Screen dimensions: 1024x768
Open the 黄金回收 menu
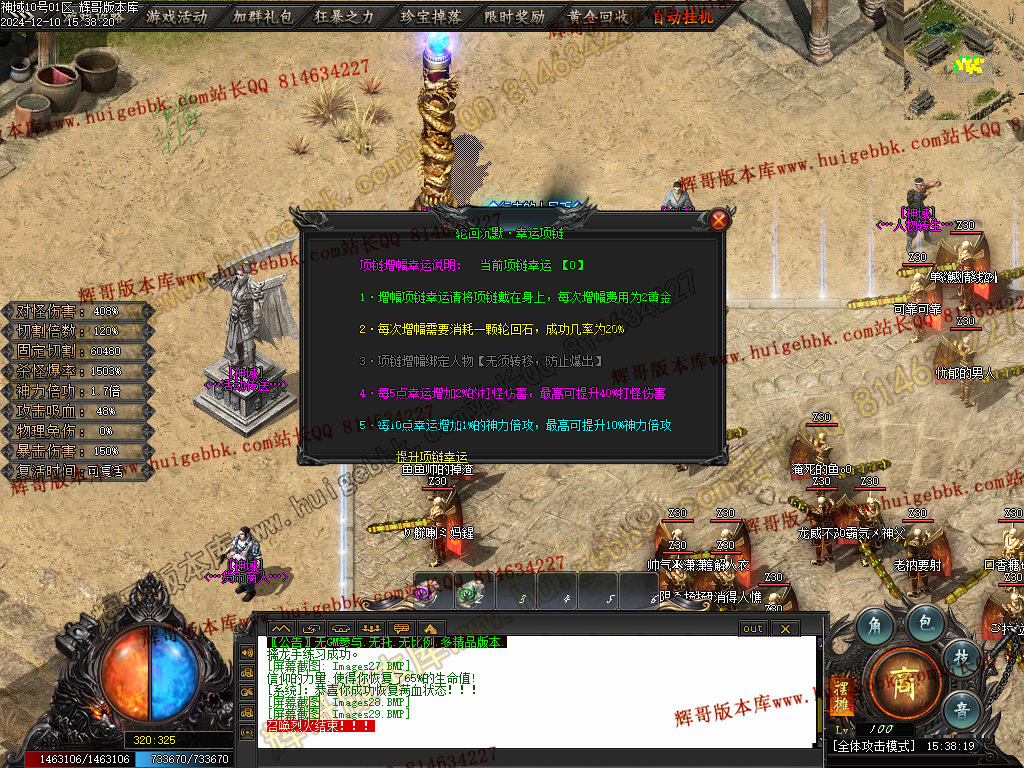pos(598,16)
